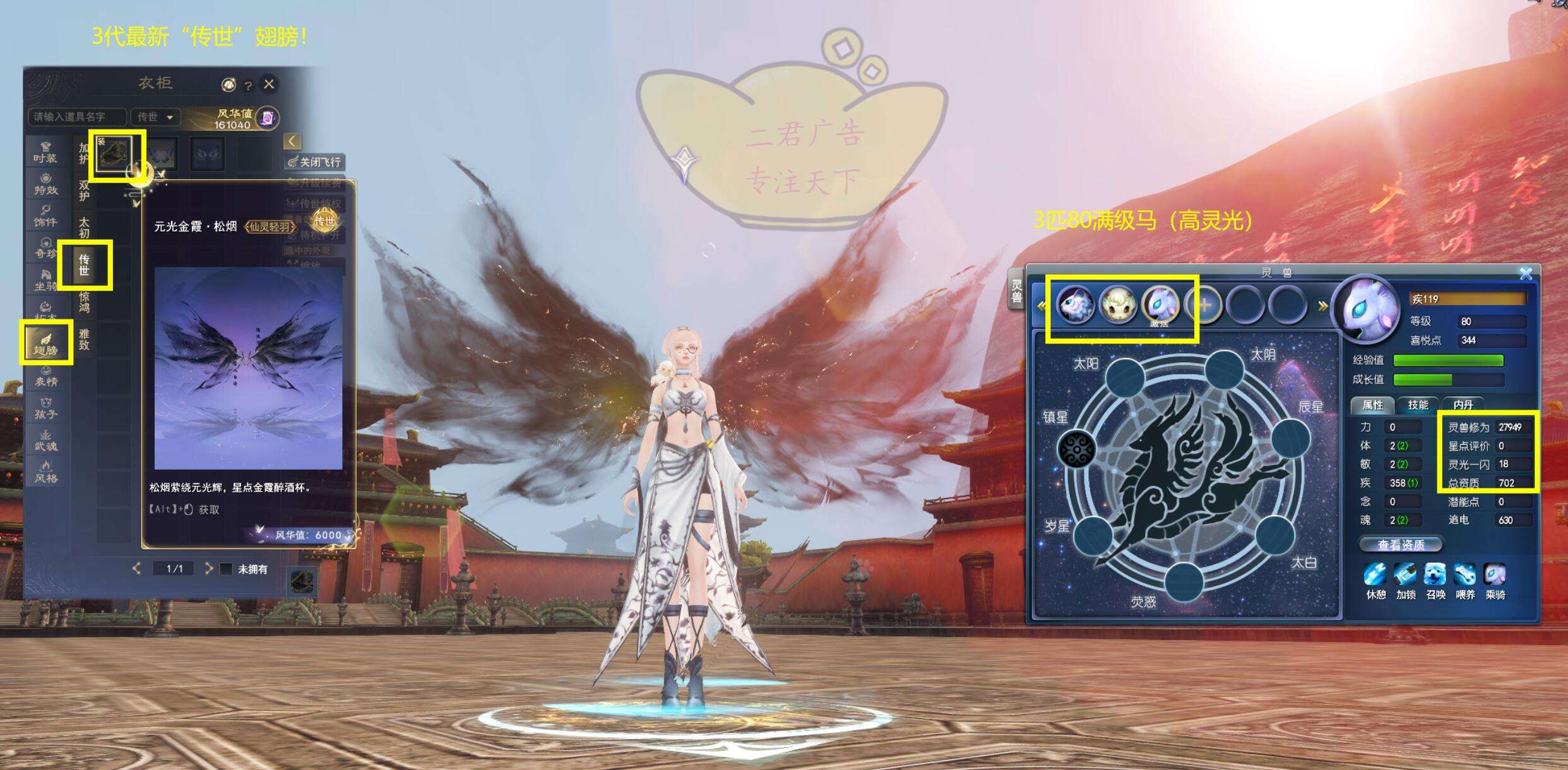Add a pet with the plus slot

click(x=1204, y=305)
